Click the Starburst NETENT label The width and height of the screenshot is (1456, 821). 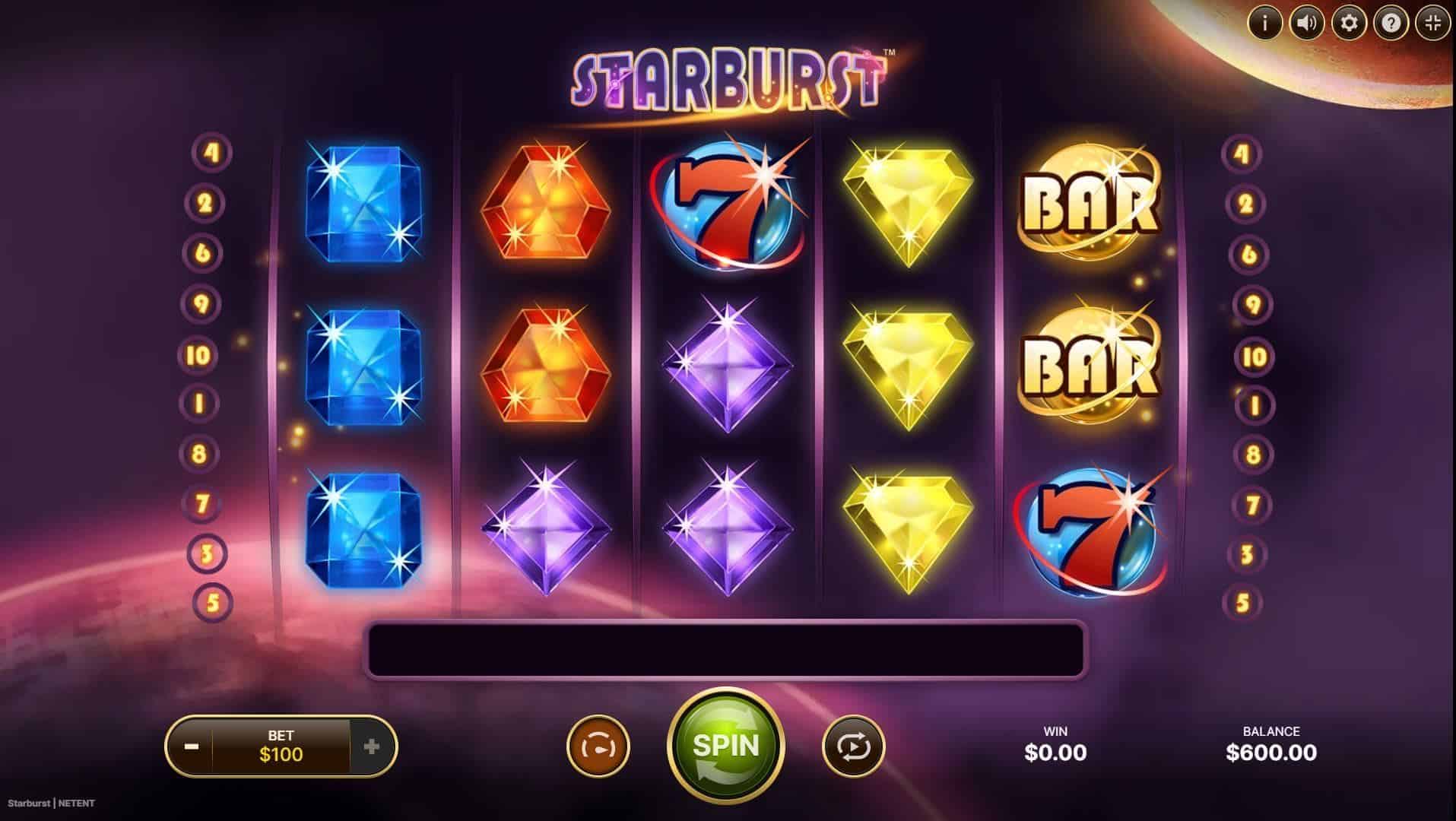click(x=49, y=802)
